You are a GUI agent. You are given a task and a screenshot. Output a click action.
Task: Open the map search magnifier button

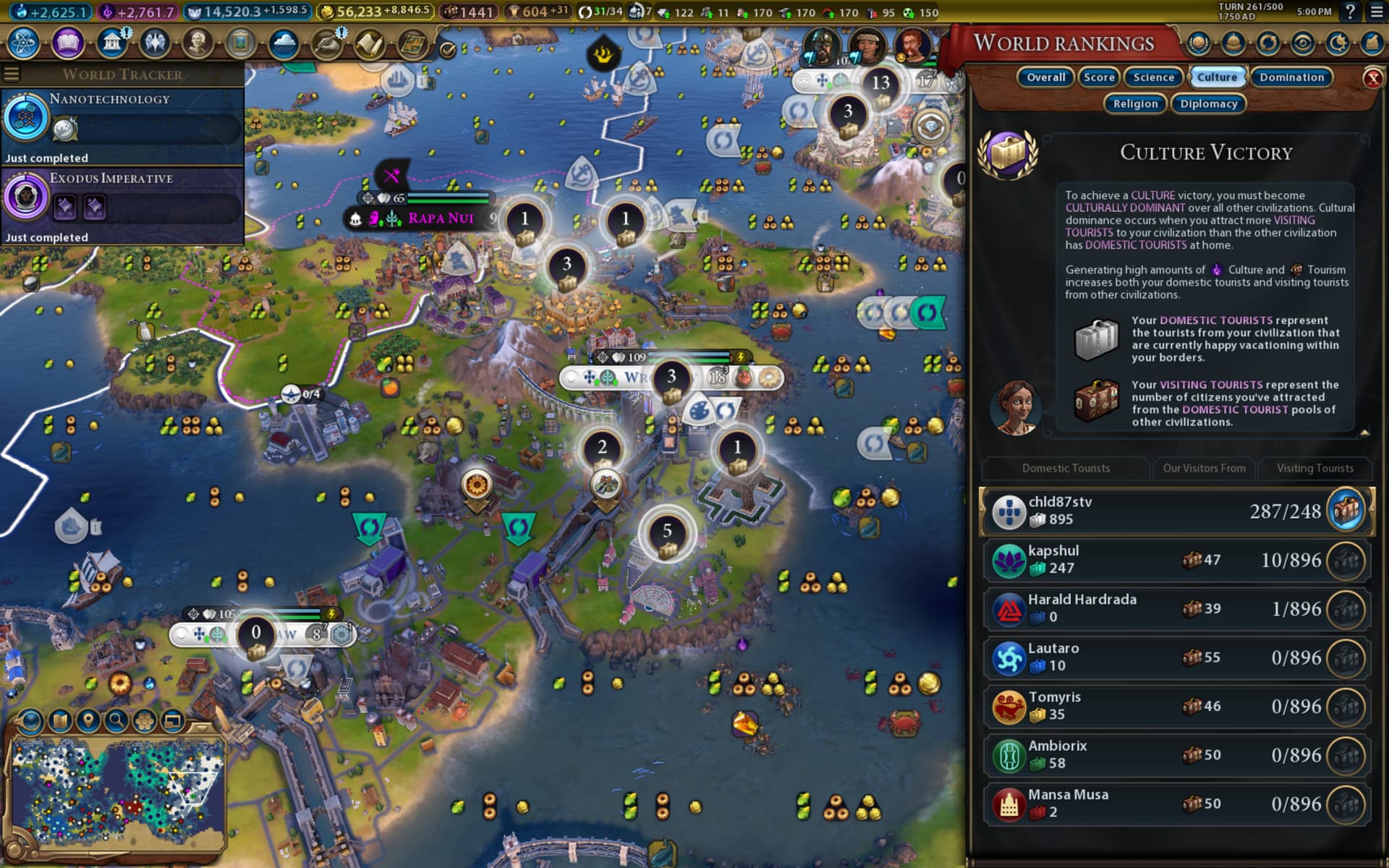click(x=116, y=720)
